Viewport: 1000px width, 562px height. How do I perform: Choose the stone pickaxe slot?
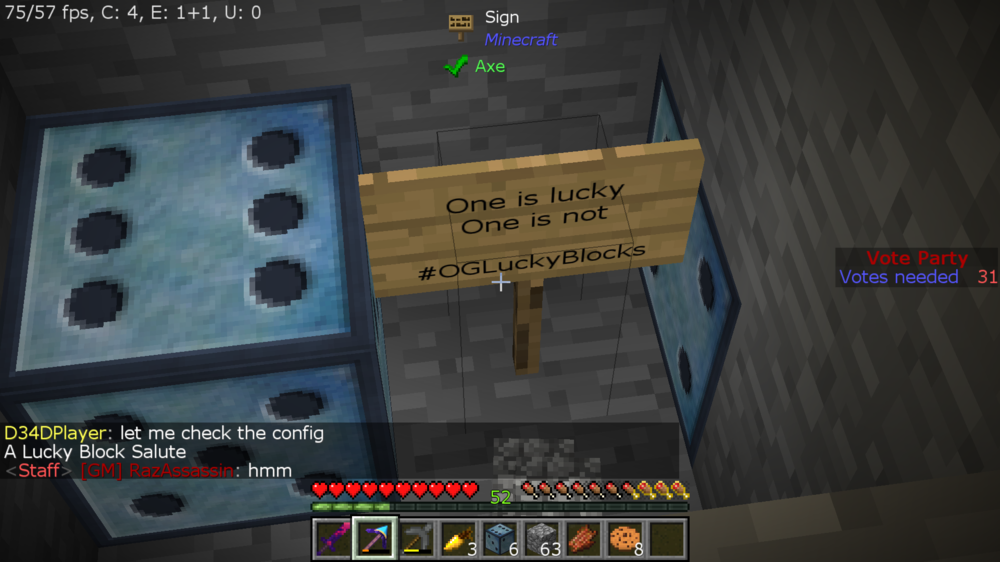[x=417, y=539]
